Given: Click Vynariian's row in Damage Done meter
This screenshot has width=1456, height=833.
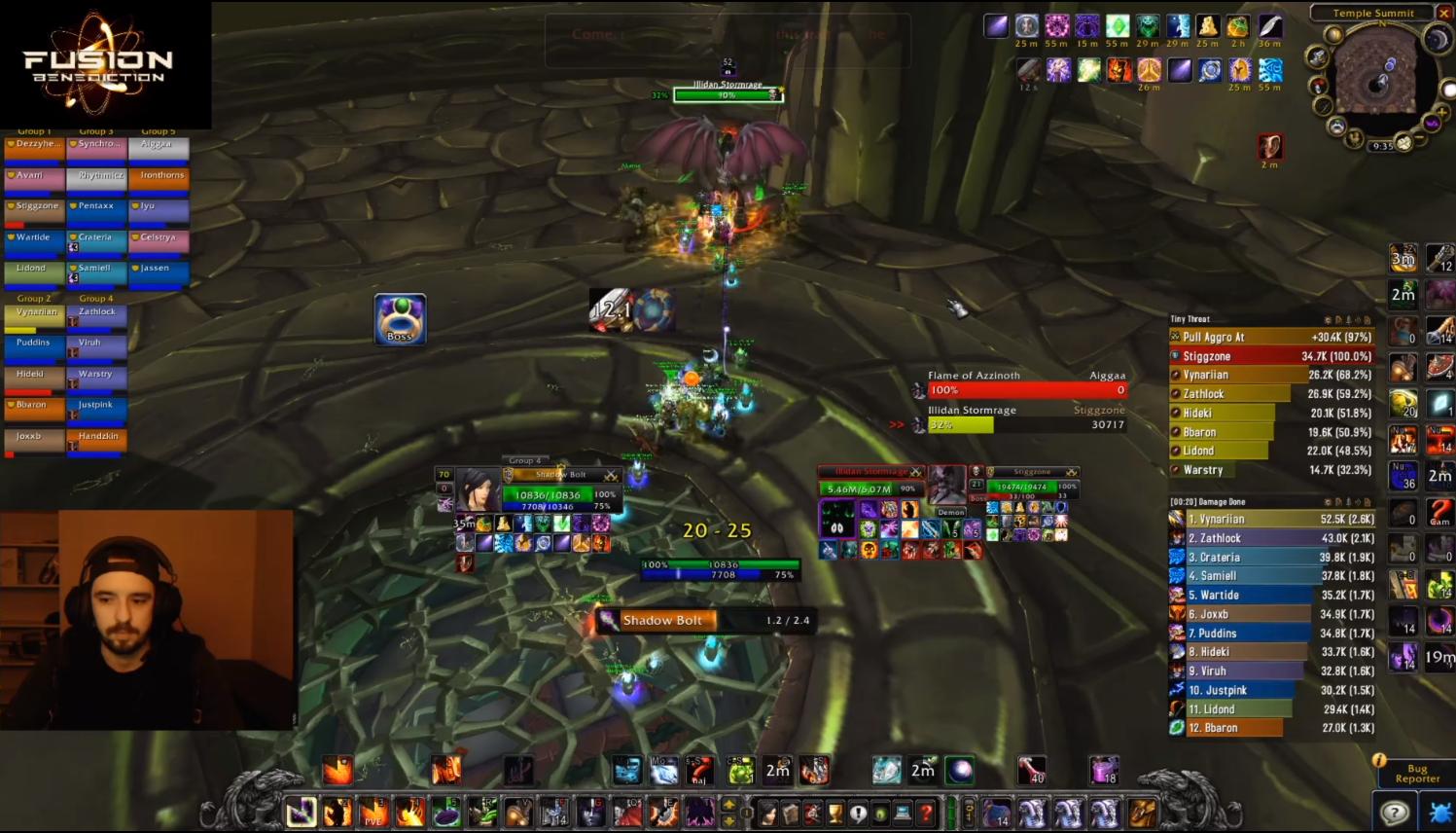Looking at the screenshot, I should point(1271,519).
